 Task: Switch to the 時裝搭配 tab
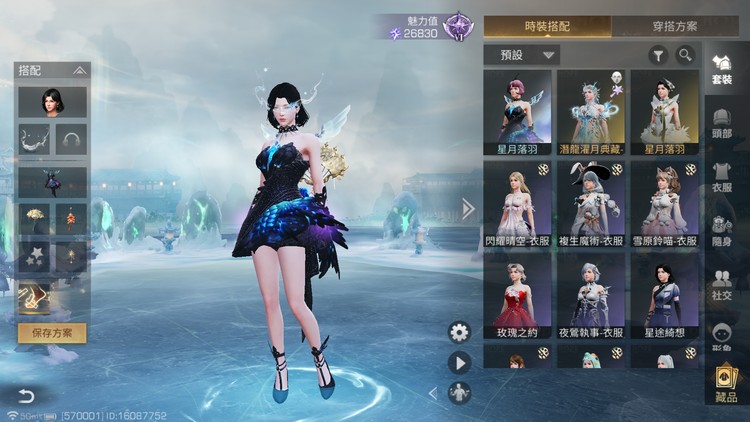click(x=547, y=26)
